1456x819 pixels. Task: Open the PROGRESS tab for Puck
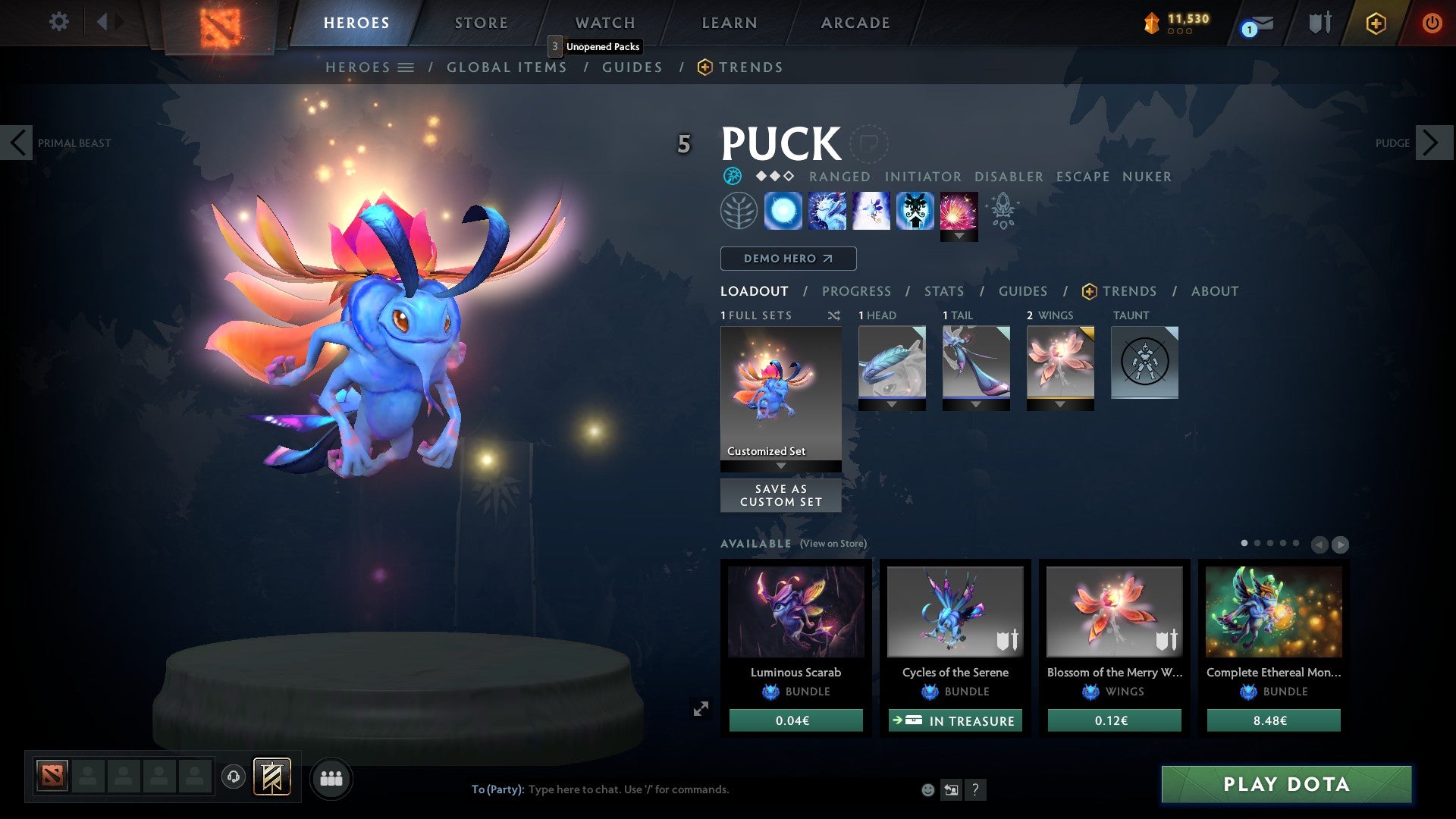[856, 291]
